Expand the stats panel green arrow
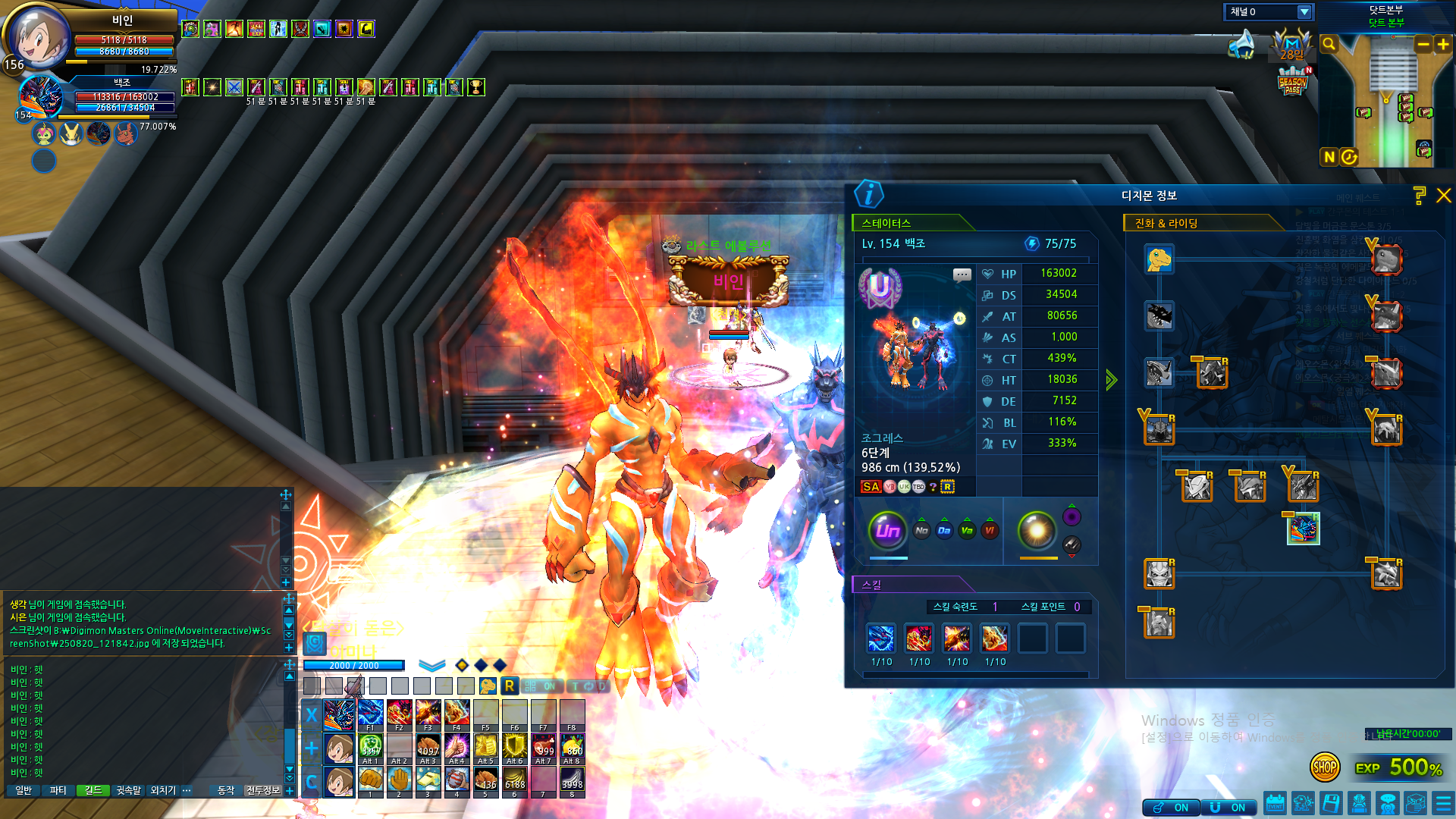 pyautogui.click(x=1111, y=380)
